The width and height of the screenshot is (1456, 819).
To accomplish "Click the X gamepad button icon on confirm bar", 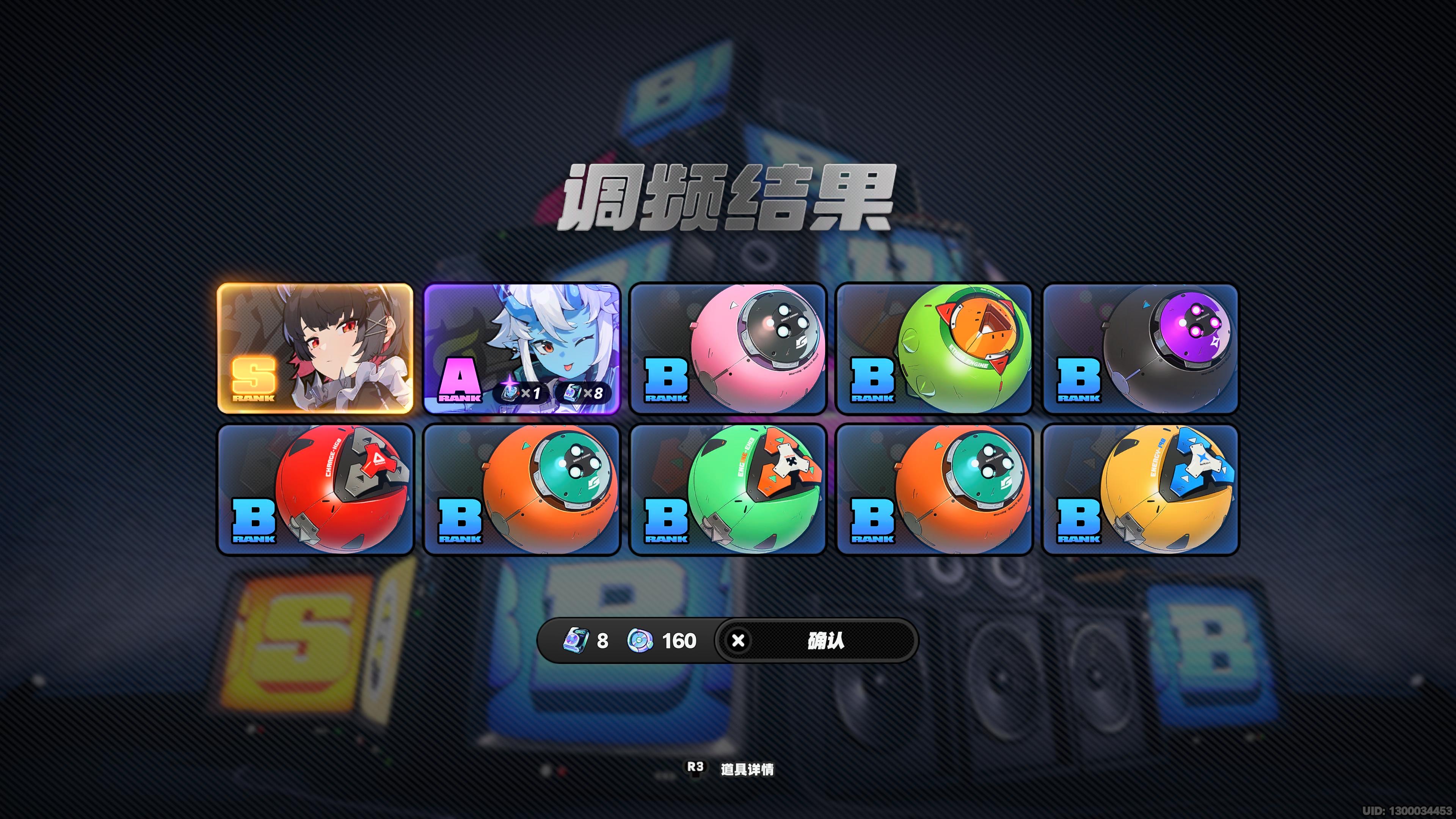I will (x=738, y=640).
